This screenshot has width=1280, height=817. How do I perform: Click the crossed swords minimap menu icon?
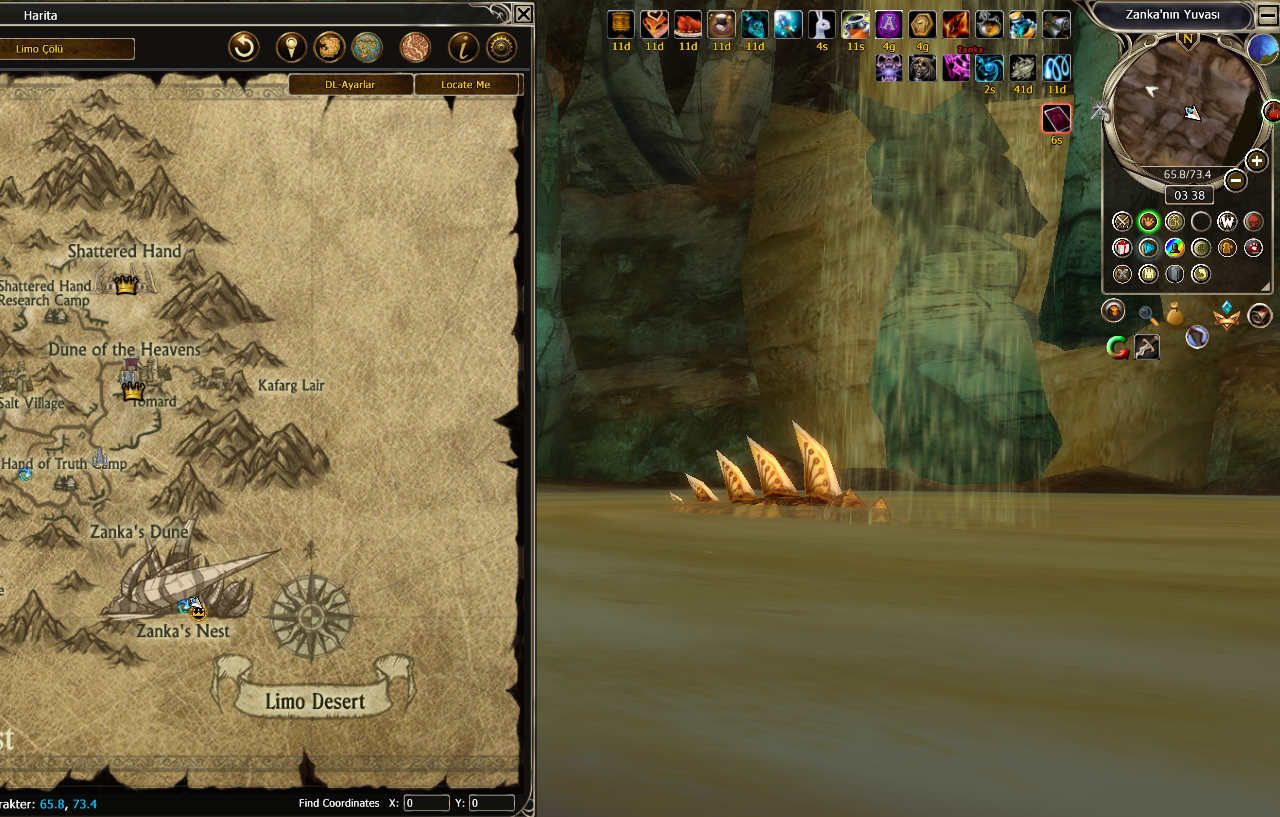click(1122, 222)
